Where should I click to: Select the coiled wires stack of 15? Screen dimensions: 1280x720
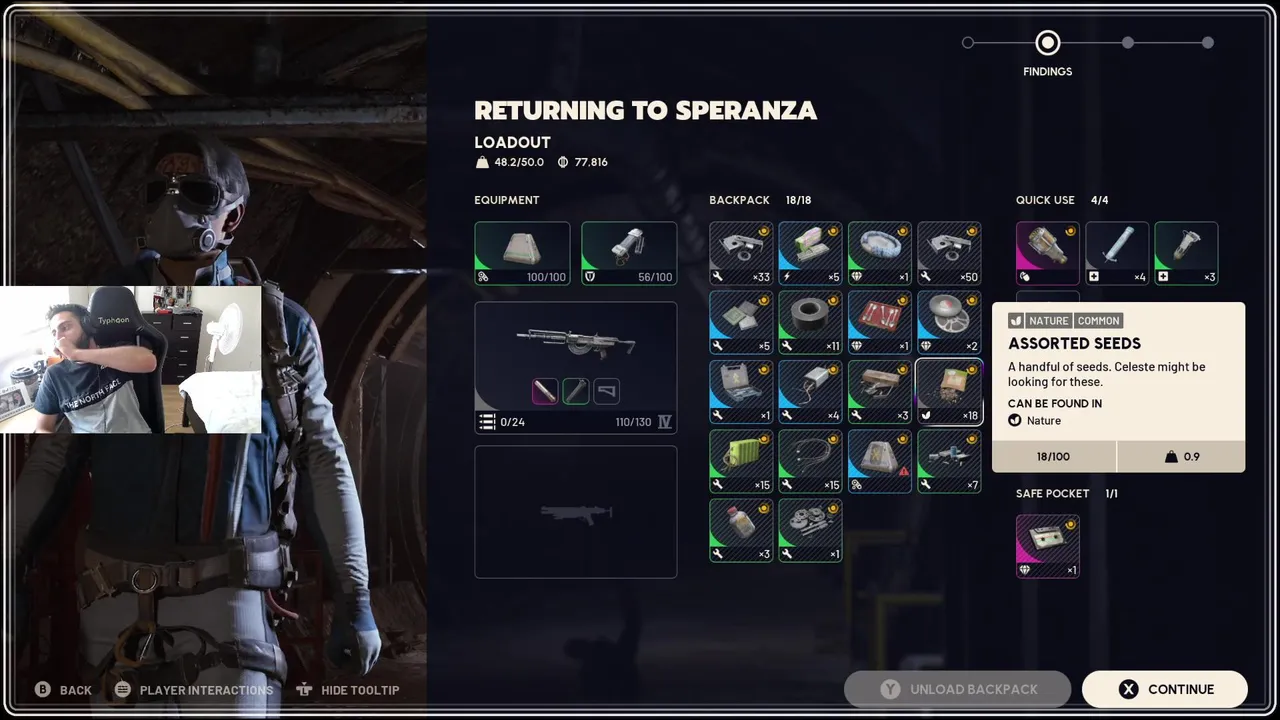click(x=810, y=461)
